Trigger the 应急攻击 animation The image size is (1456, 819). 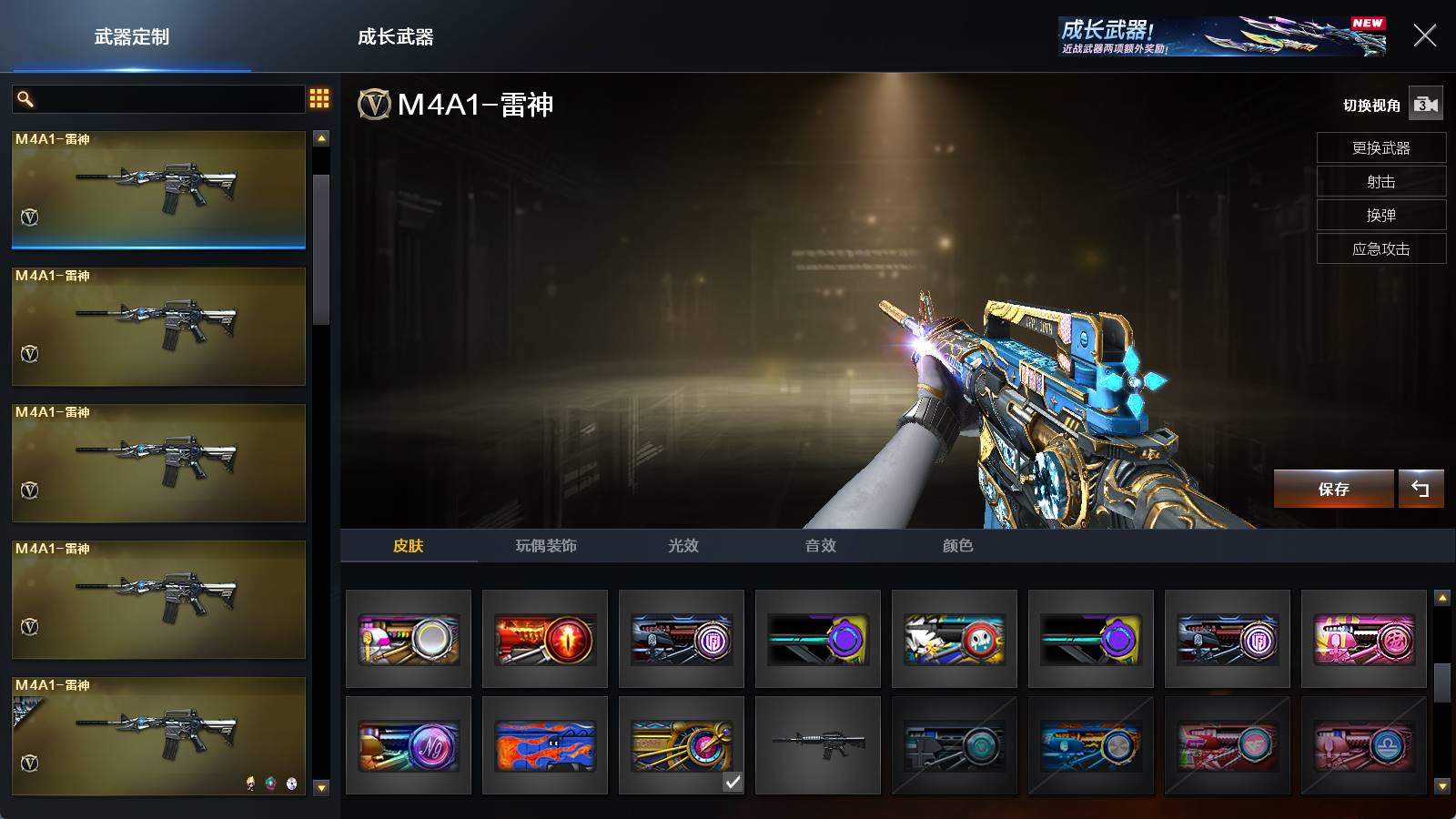tap(1380, 248)
